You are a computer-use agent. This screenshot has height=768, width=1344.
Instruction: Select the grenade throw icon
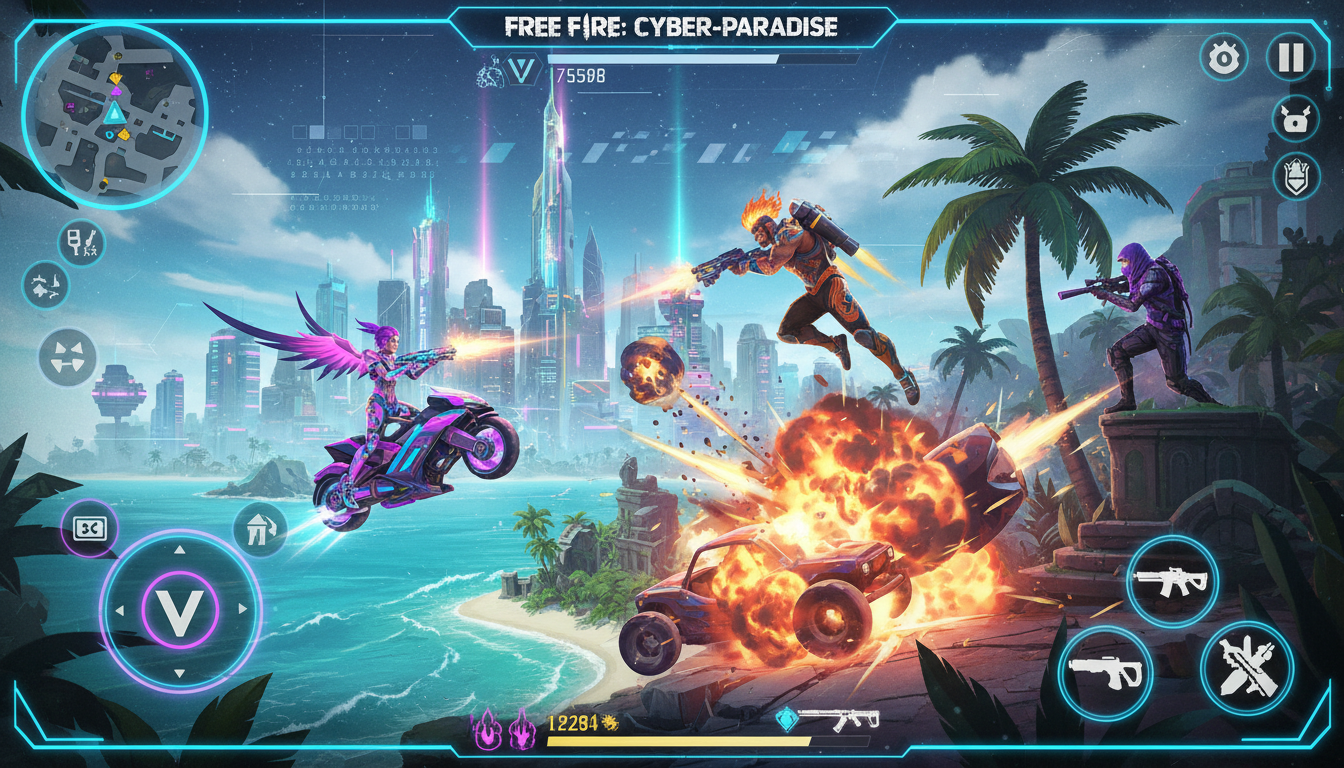coord(44,285)
